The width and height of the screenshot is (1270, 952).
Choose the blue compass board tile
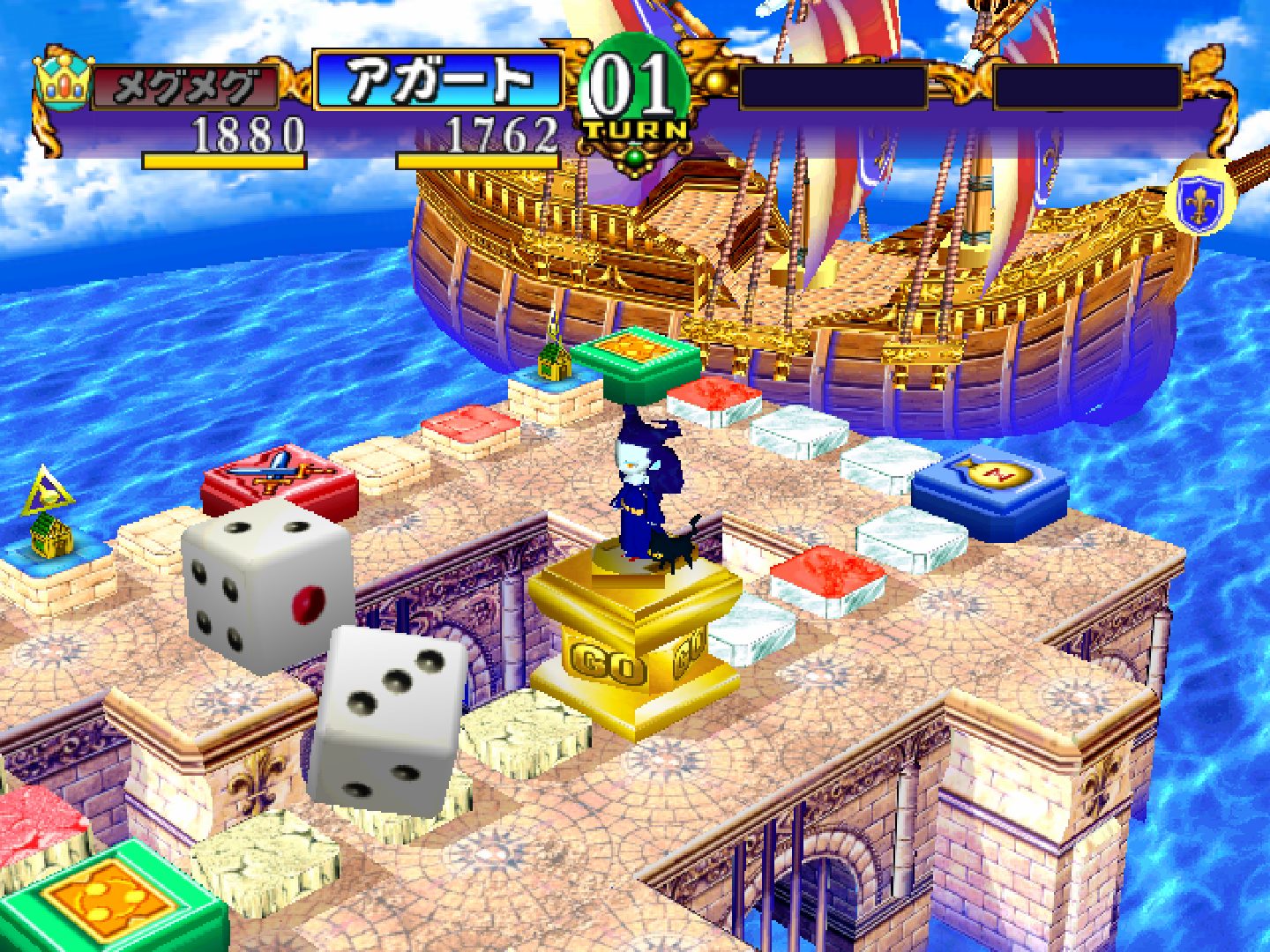[x=990, y=489]
